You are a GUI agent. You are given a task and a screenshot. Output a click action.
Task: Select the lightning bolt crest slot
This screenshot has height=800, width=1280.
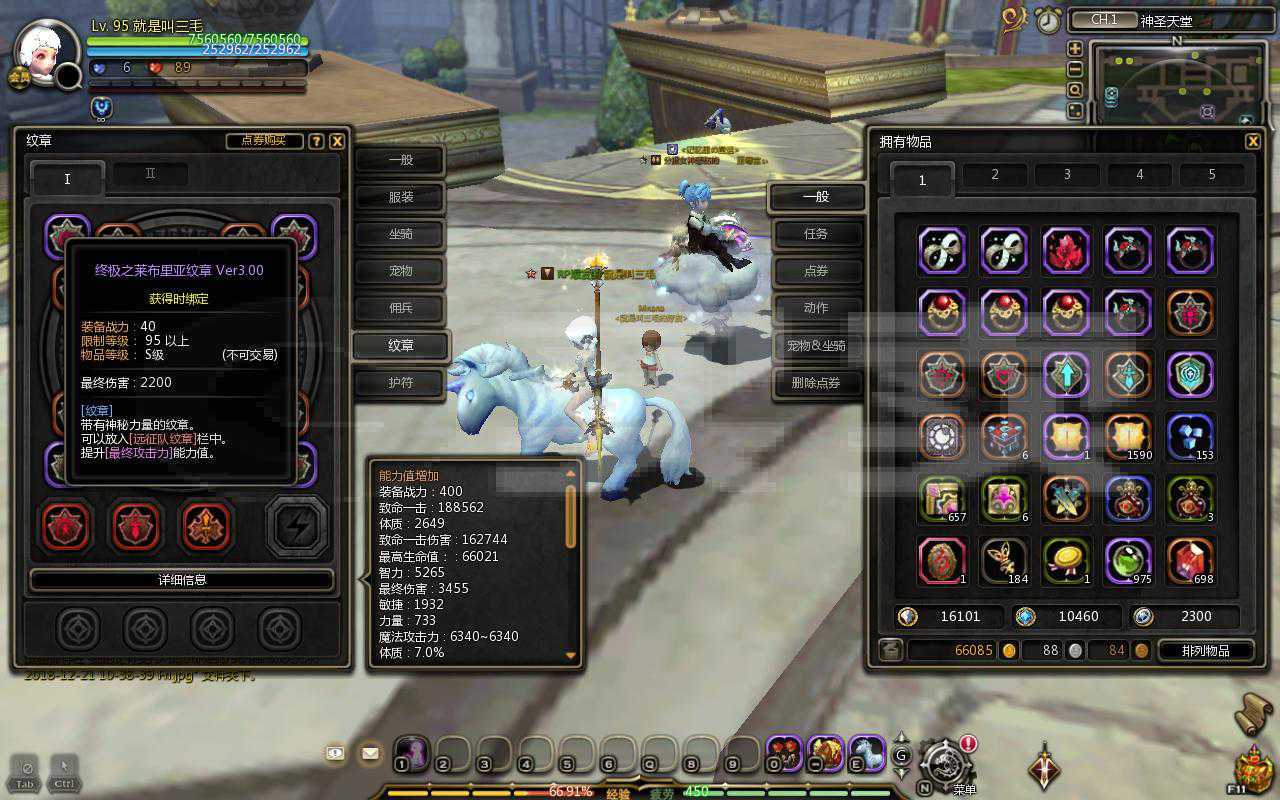tap(297, 526)
